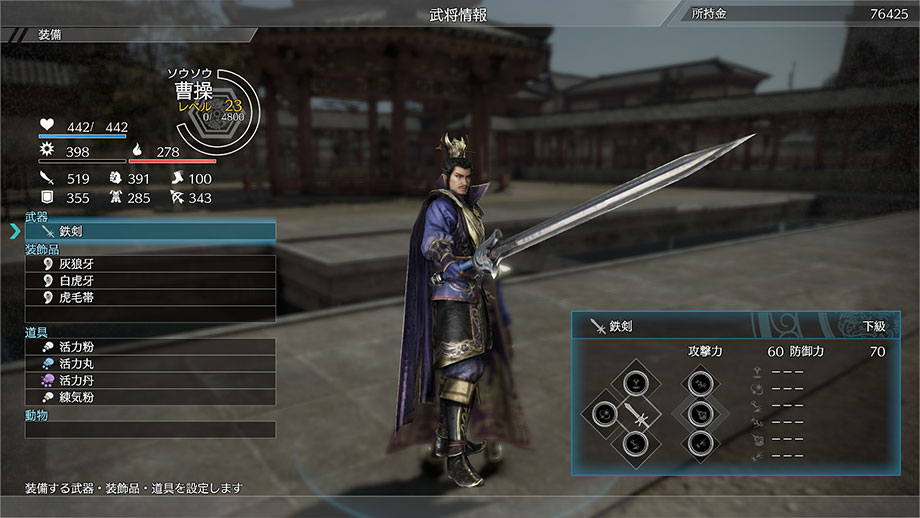
Task: Choose the 活力丸 item
Action: (x=150, y=364)
